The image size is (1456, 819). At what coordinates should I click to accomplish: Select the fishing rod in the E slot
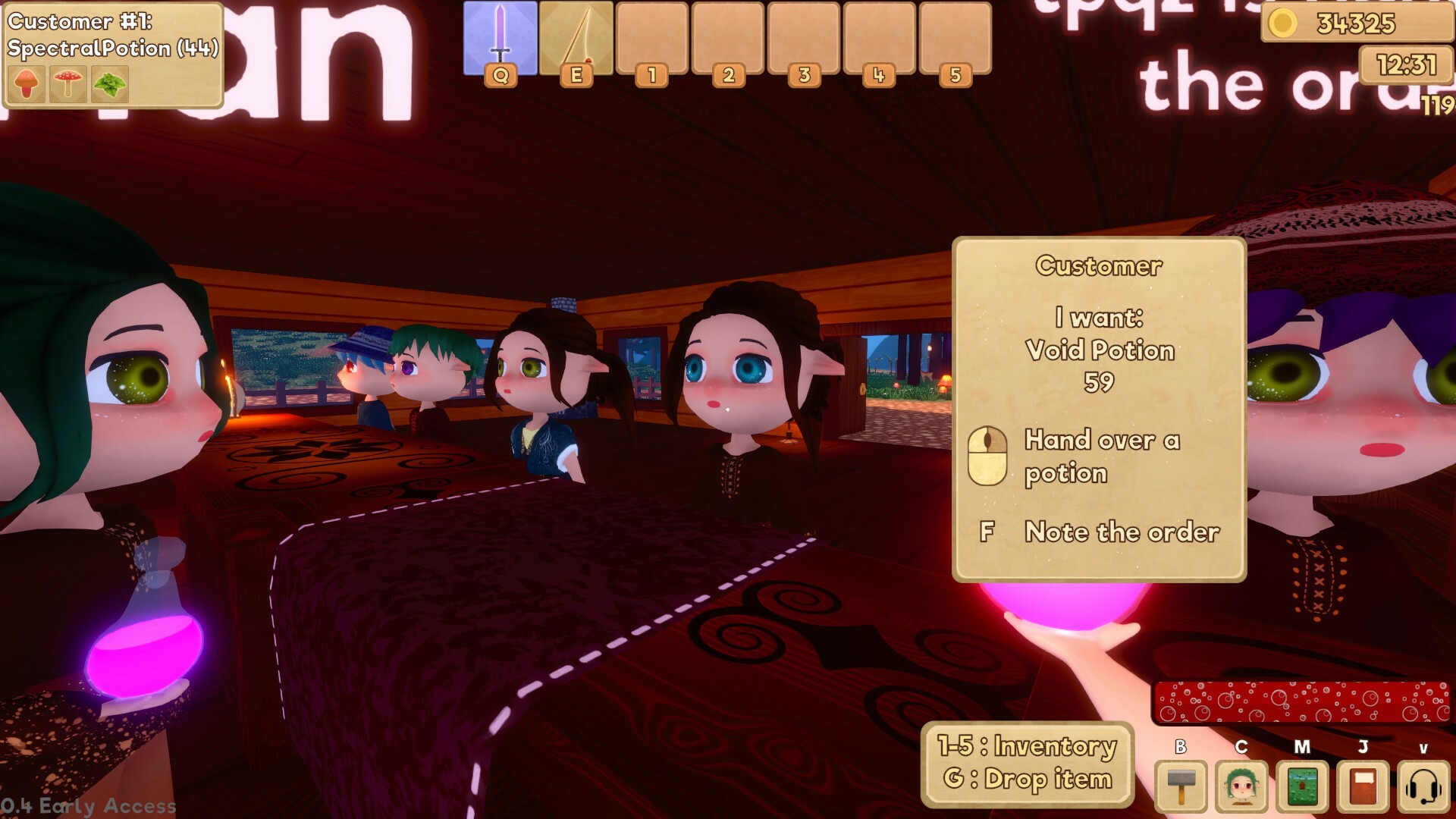pyautogui.click(x=576, y=36)
